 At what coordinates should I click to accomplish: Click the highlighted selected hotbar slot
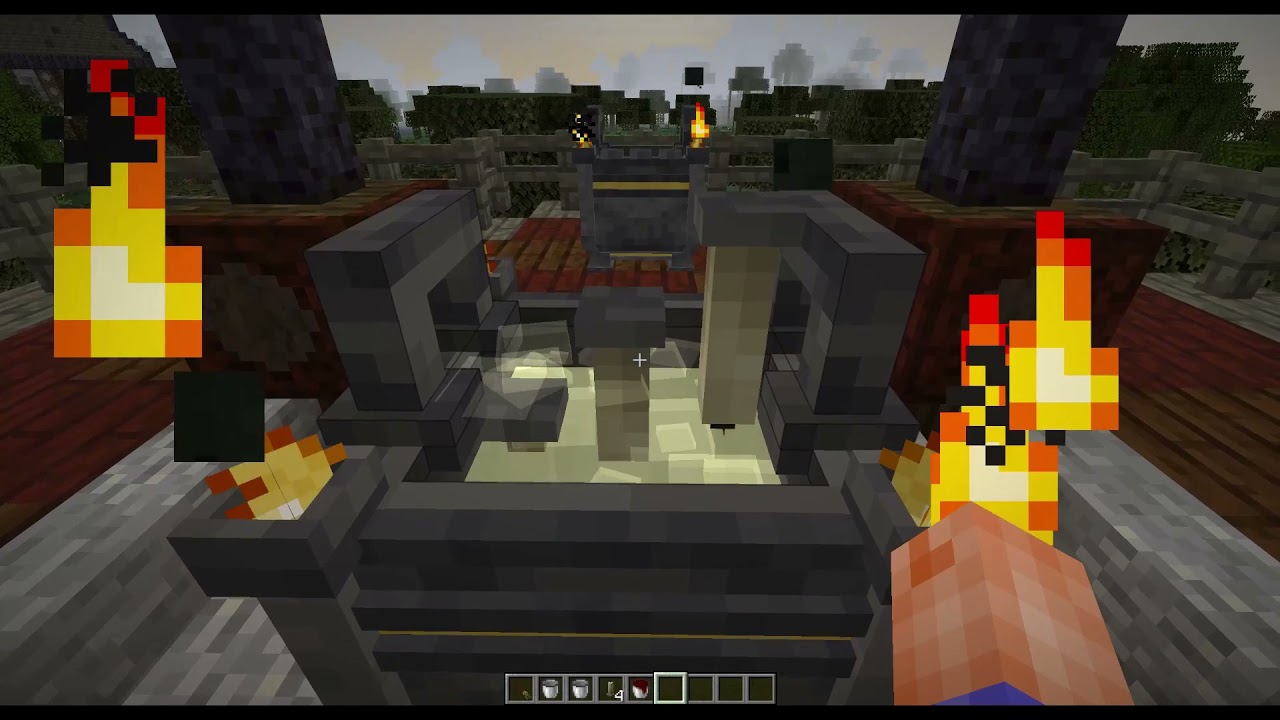point(668,688)
